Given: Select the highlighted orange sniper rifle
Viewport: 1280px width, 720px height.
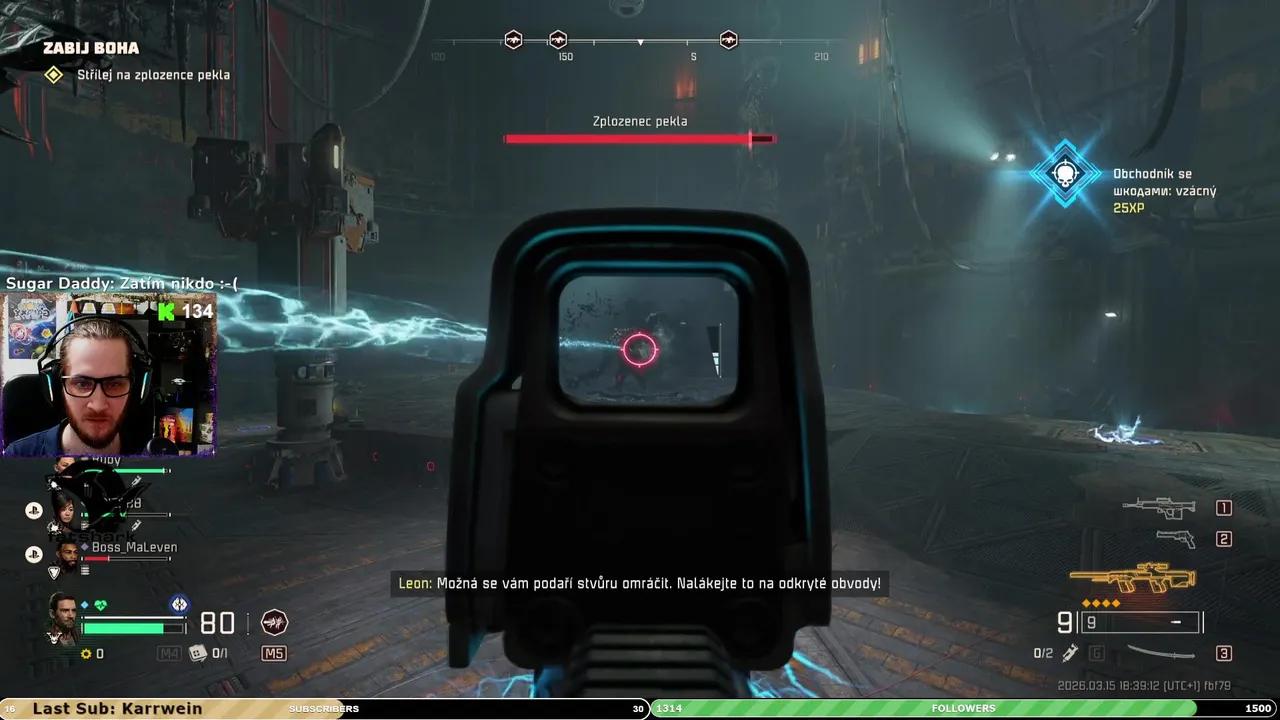Looking at the screenshot, I should pos(1132,578).
